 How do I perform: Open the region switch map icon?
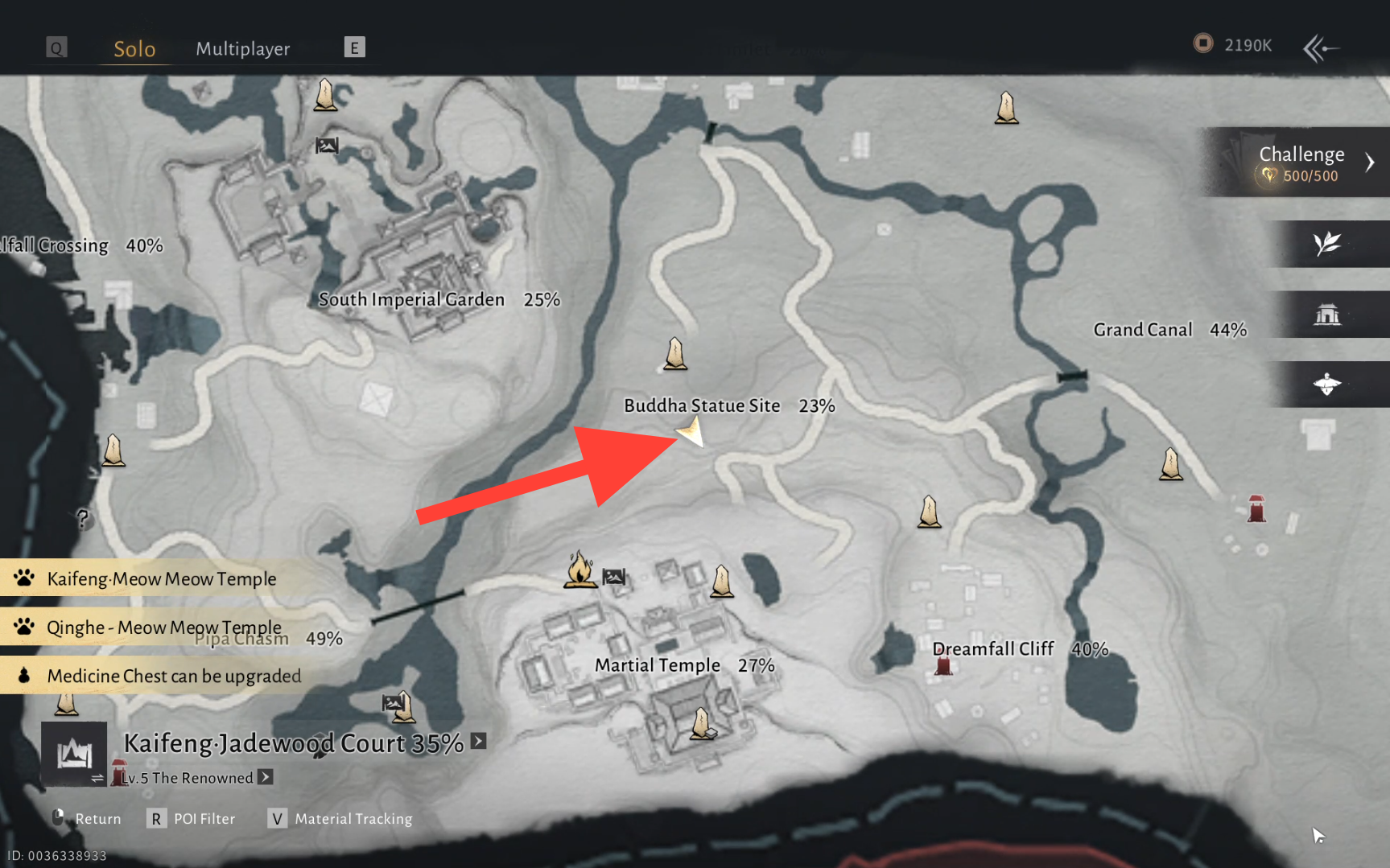[74, 754]
